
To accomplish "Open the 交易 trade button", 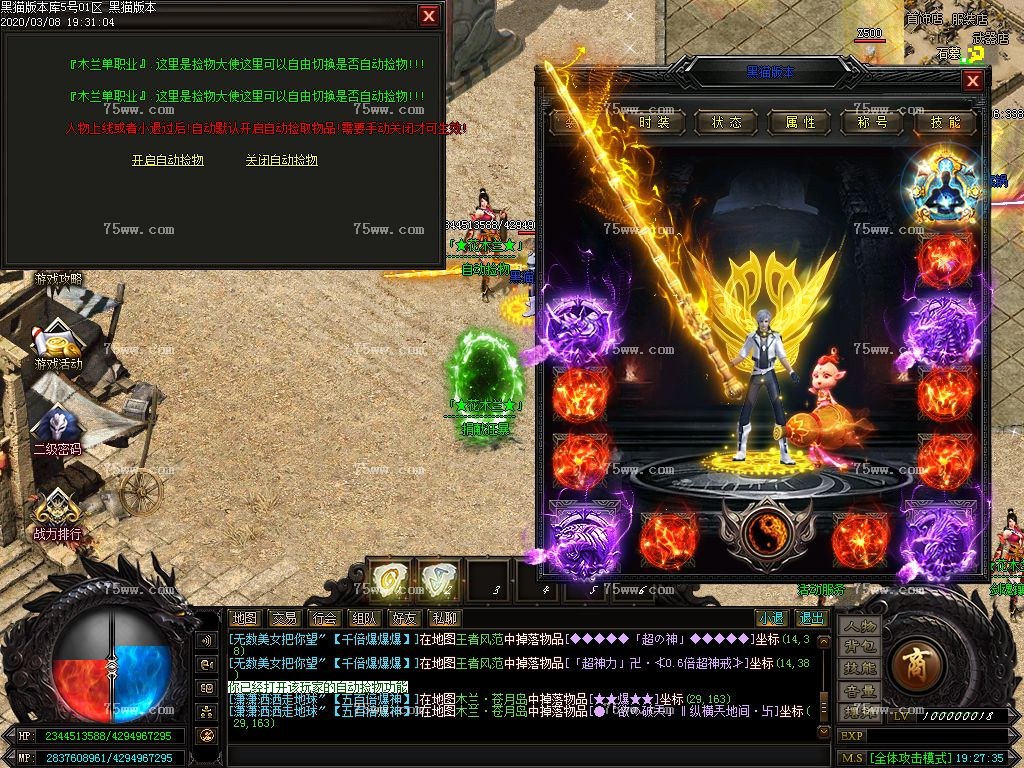I will tap(284, 618).
